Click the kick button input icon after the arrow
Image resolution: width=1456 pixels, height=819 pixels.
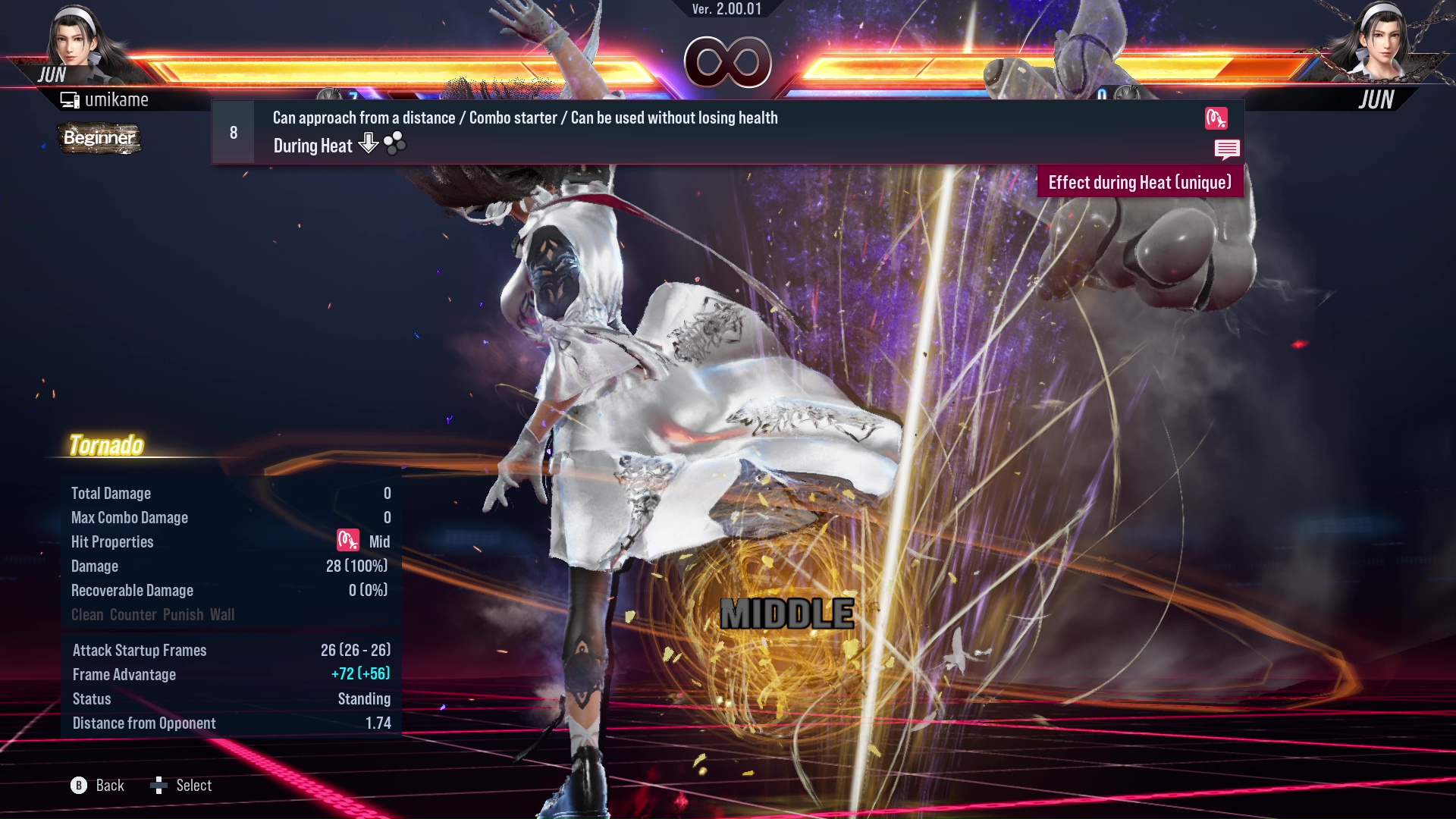[395, 142]
